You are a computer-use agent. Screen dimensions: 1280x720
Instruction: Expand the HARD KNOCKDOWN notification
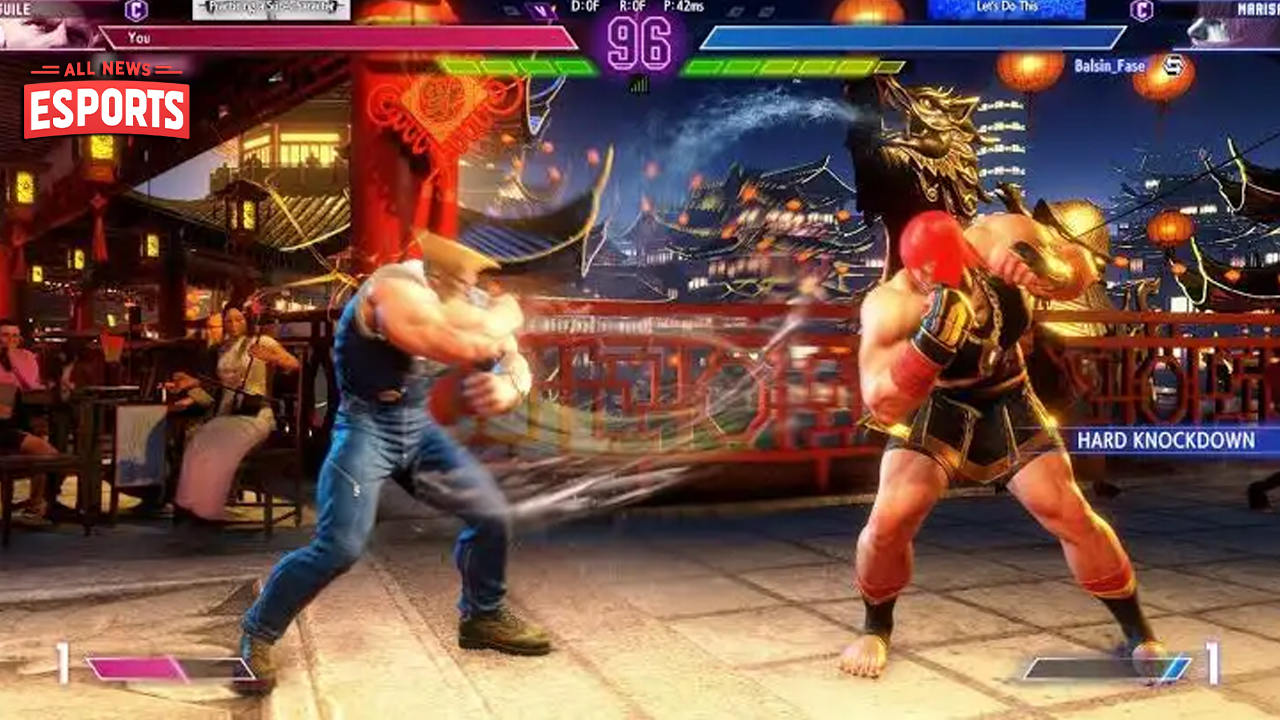click(x=1166, y=438)
